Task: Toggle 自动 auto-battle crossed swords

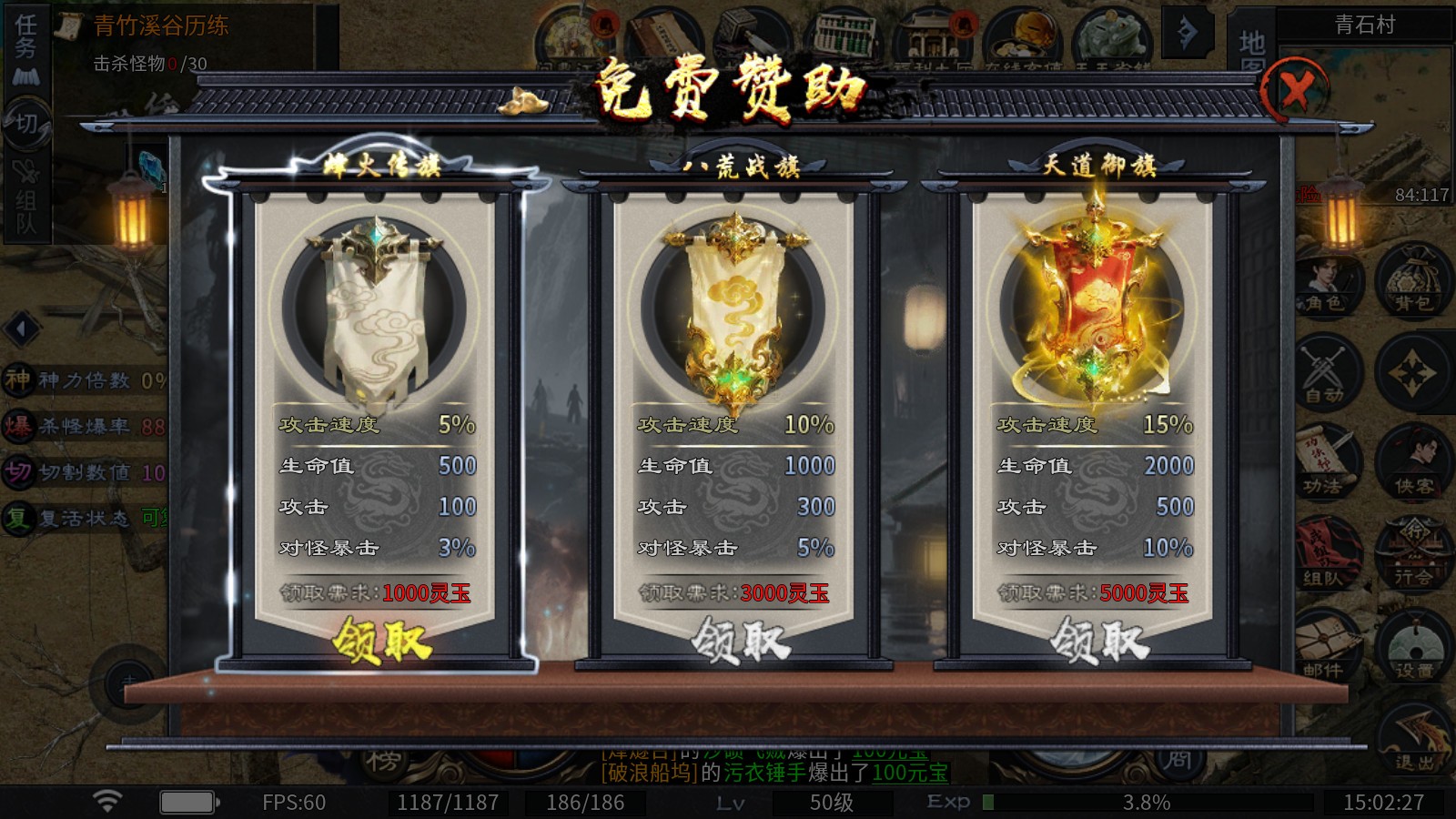Action: coord(1325,375)
